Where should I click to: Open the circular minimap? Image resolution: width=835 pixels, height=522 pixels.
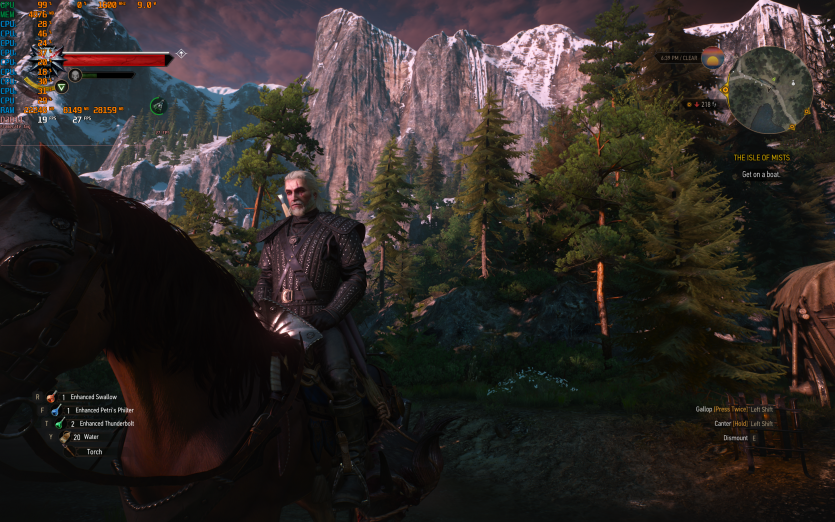tap(769, 91)
